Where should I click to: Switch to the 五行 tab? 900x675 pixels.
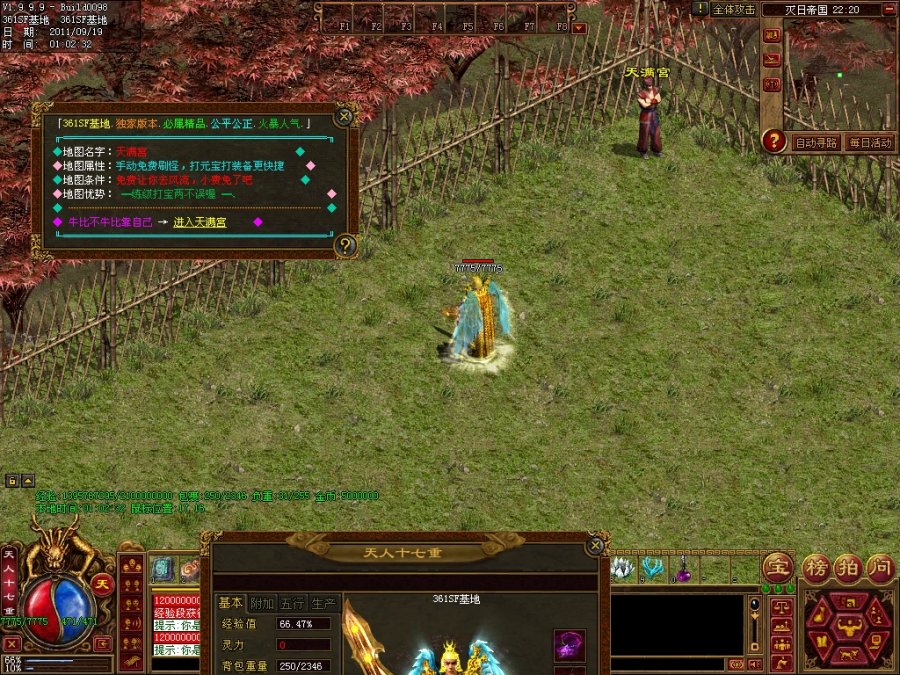coord(292,603)
